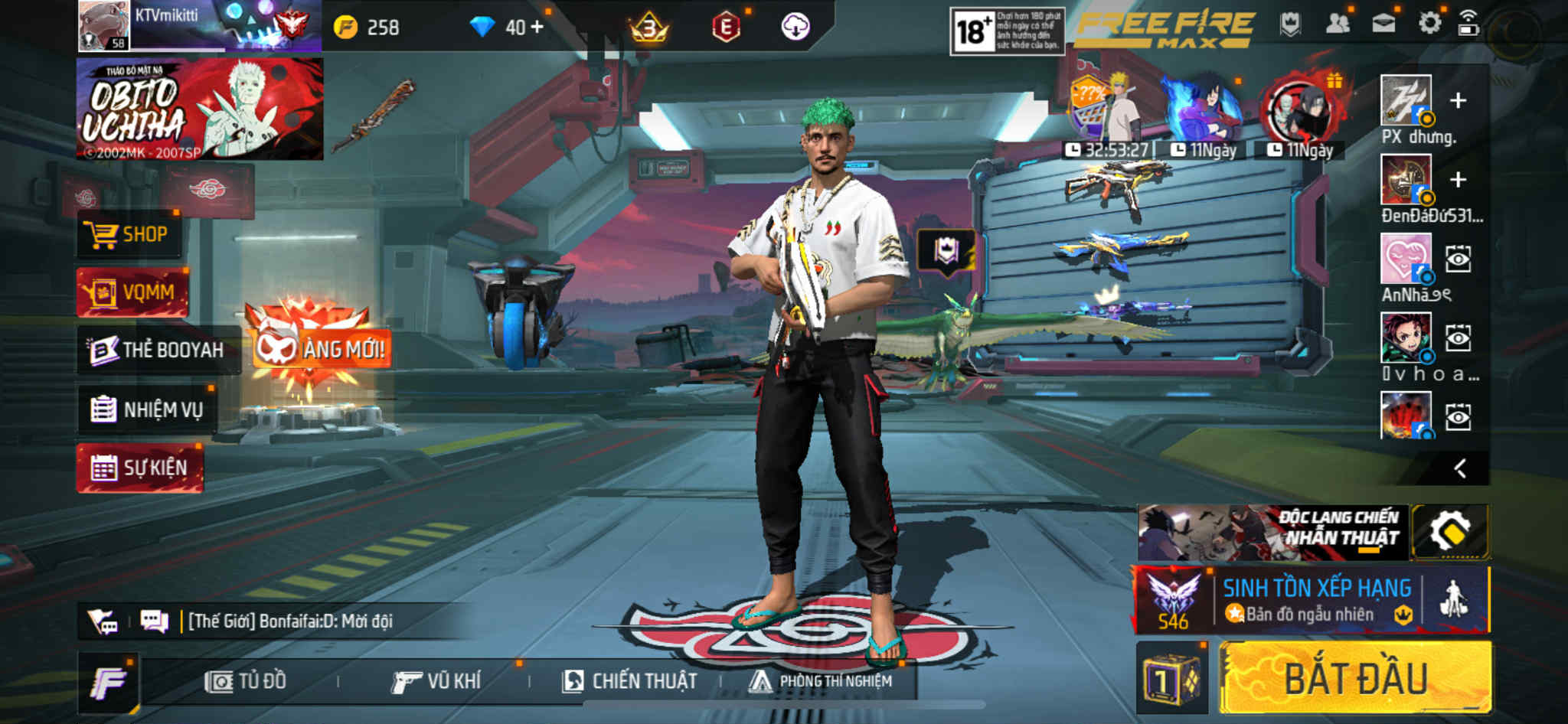This screenshot has height=724, width=1568.
Task: Open the Obito Uchiha event banner
Action: pos(199,109)
